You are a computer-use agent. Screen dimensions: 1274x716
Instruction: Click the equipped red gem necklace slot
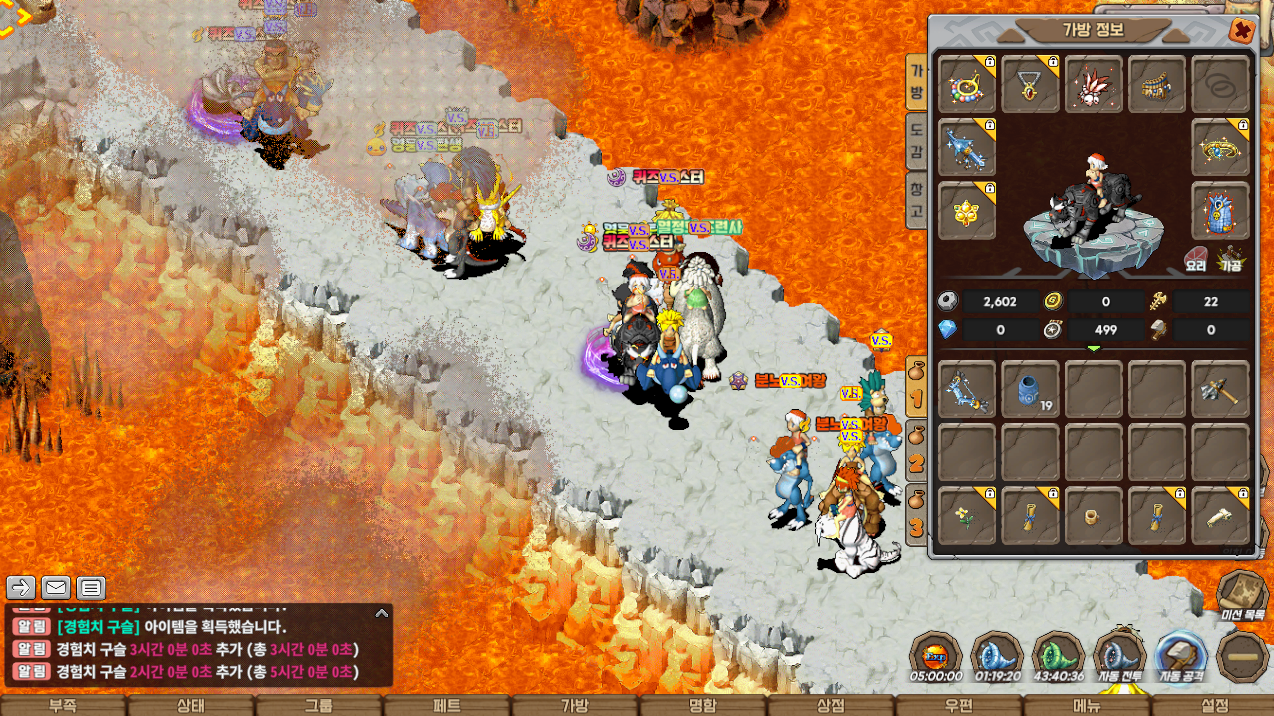[x=1030, y=84]
